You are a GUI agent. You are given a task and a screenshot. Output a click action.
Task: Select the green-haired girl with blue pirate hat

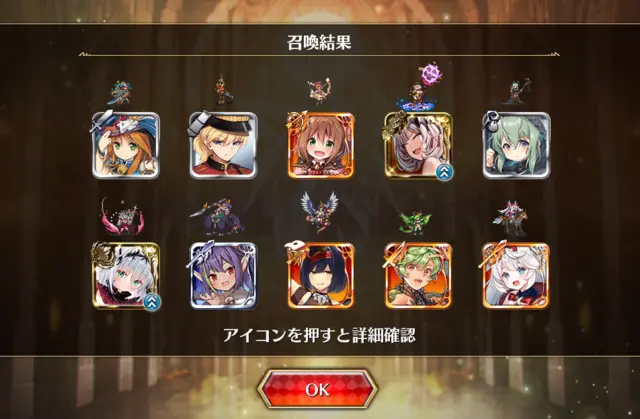tap(126, 146)
